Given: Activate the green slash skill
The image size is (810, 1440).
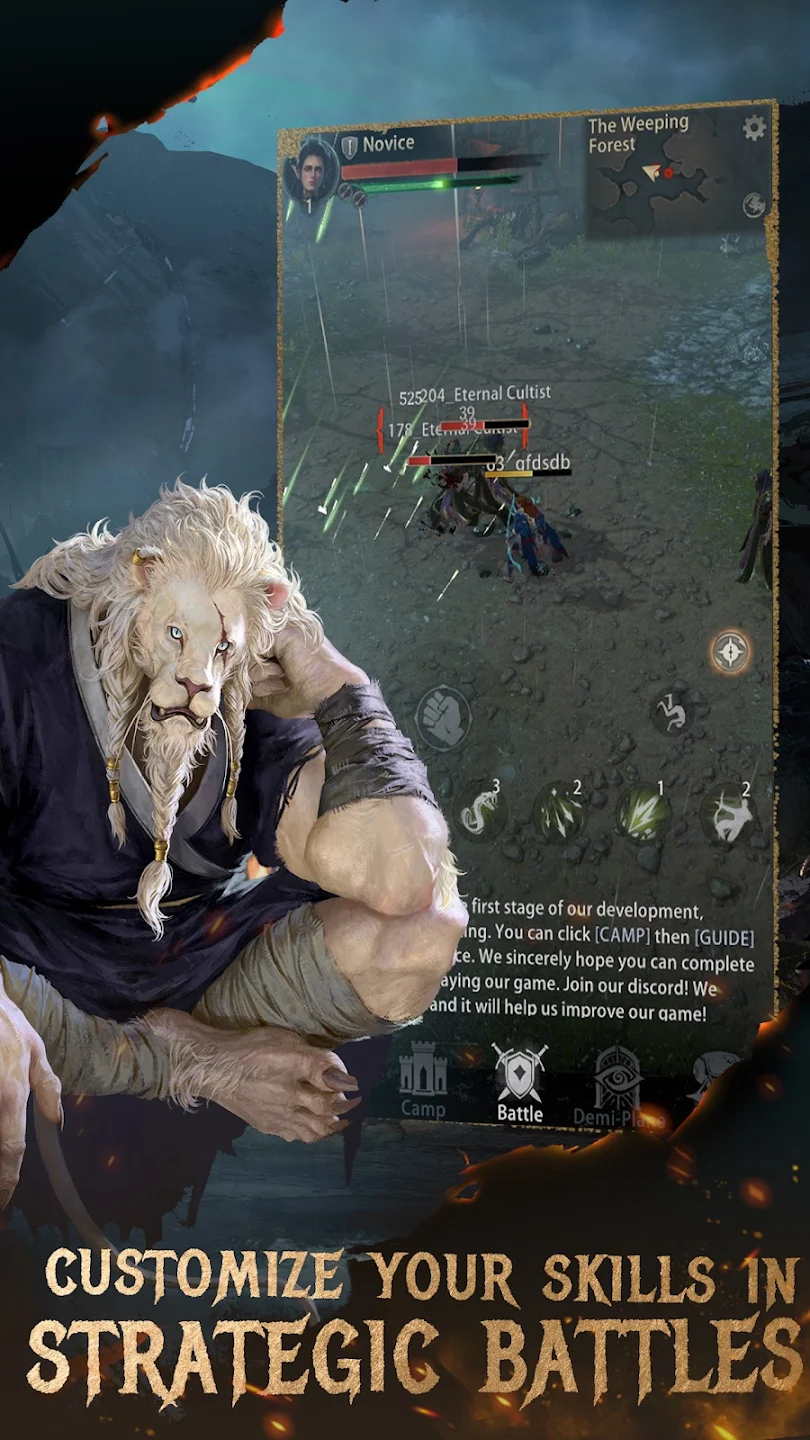Looking at the screenshot, I should [x=642, y=811].
